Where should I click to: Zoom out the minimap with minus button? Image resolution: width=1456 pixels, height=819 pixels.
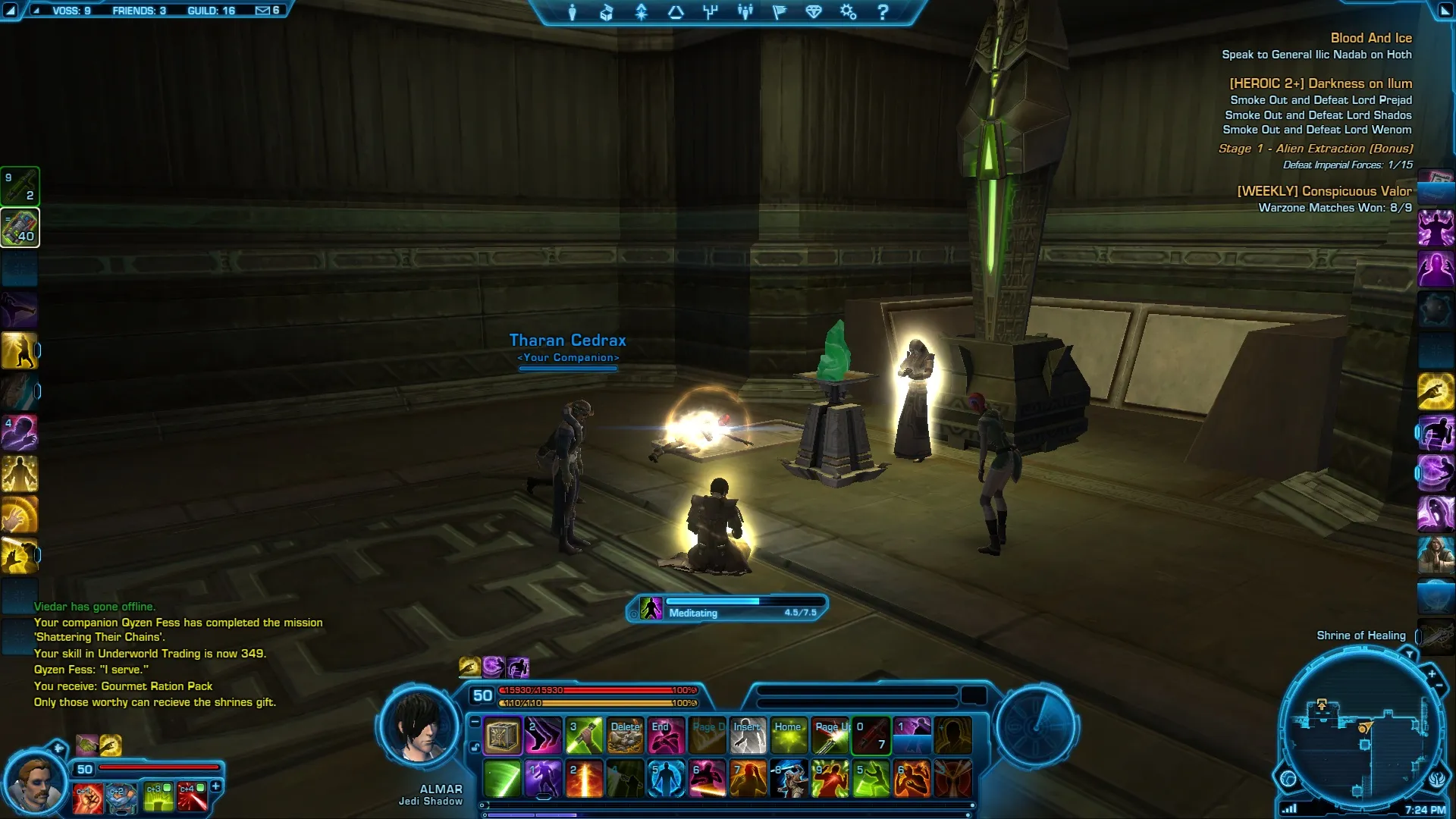pos(1439,686)
